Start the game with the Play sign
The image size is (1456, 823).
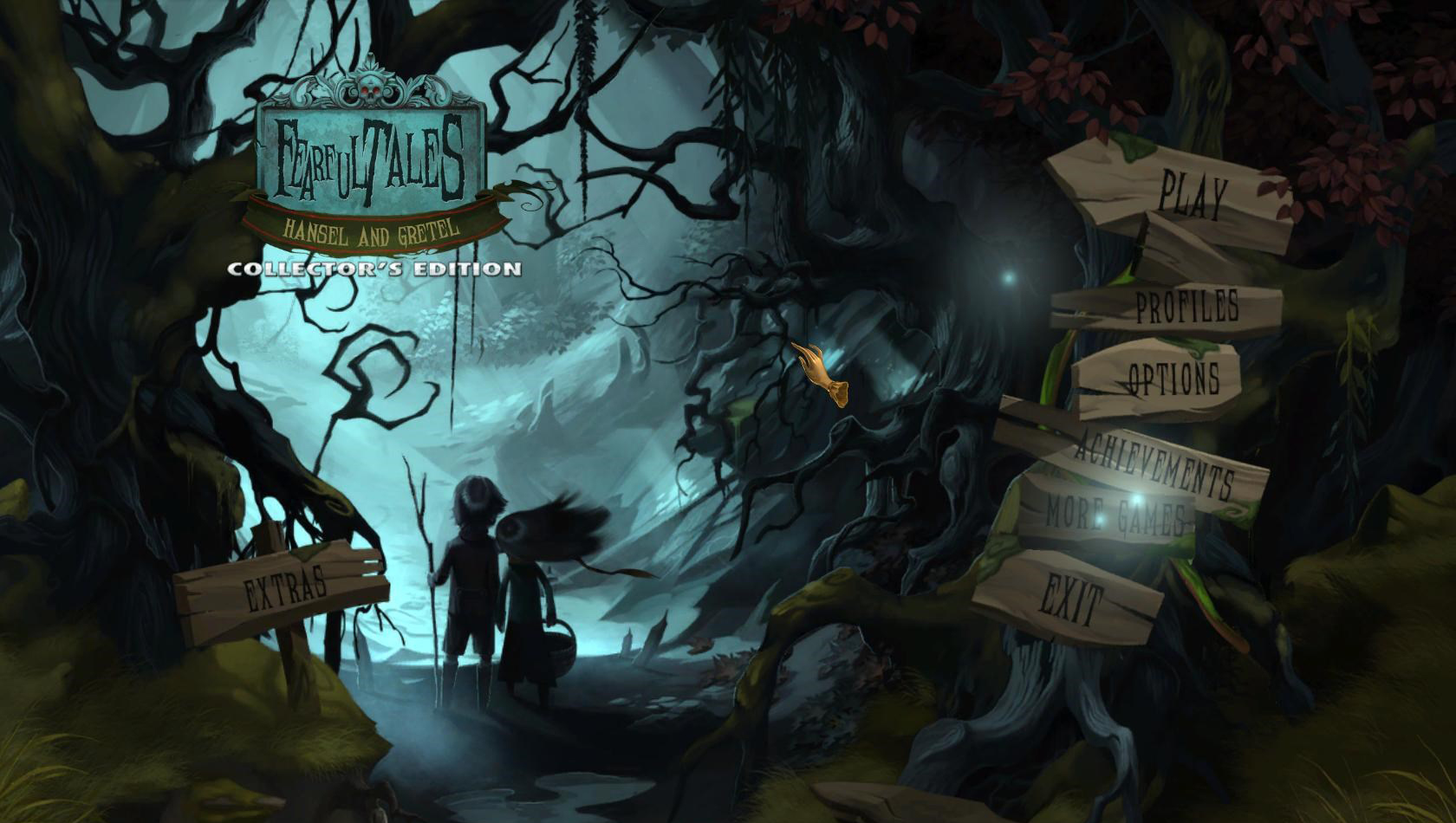[1193, 196]
